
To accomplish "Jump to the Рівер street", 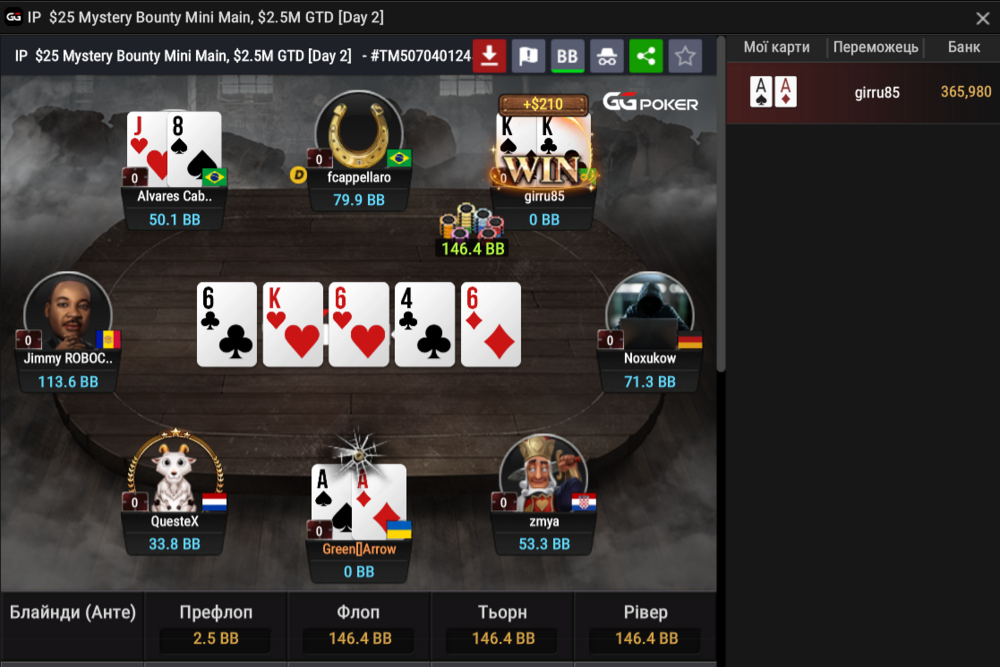I will coord(645,624).
